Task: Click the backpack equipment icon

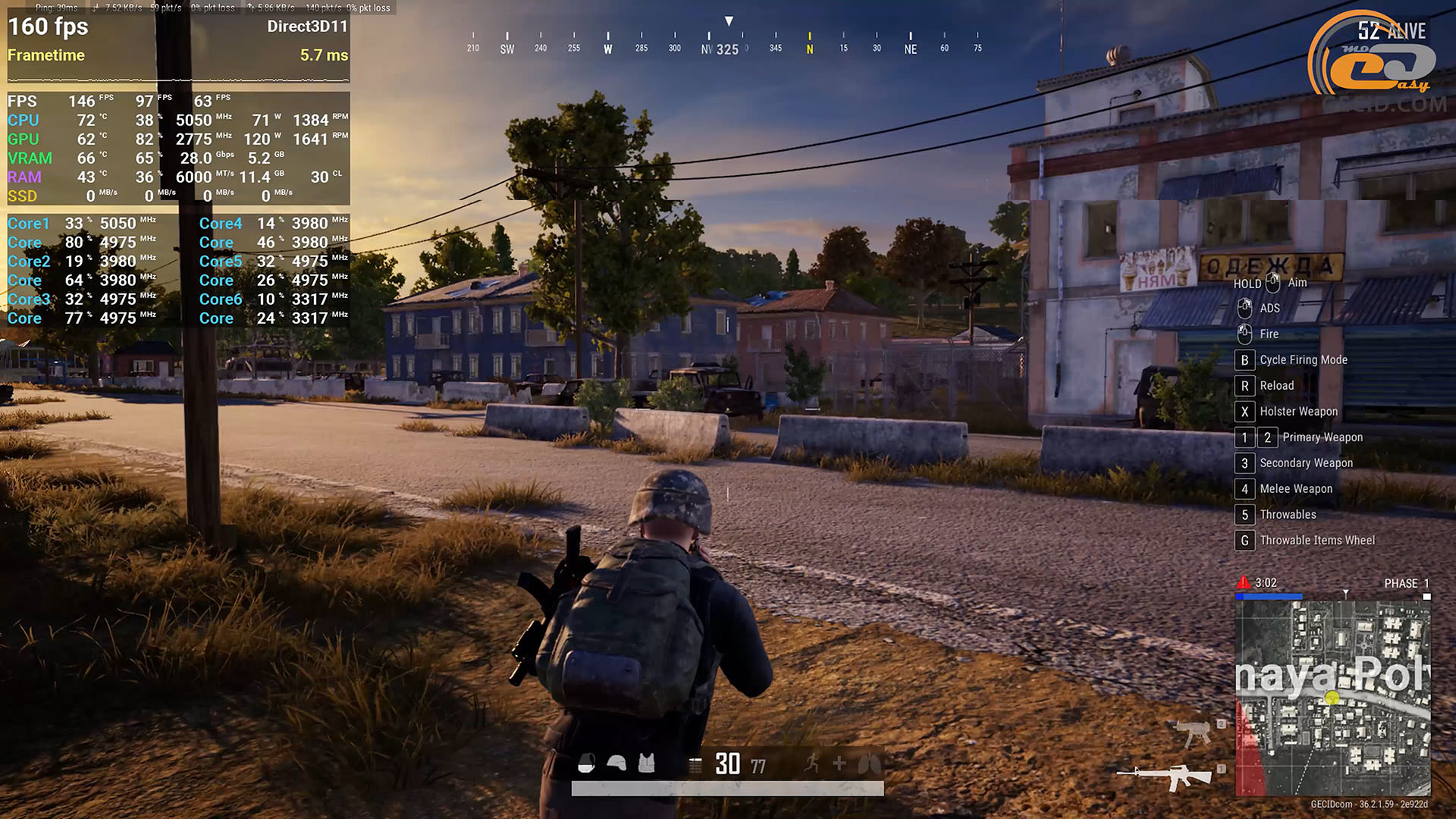Action: (586, 763)
